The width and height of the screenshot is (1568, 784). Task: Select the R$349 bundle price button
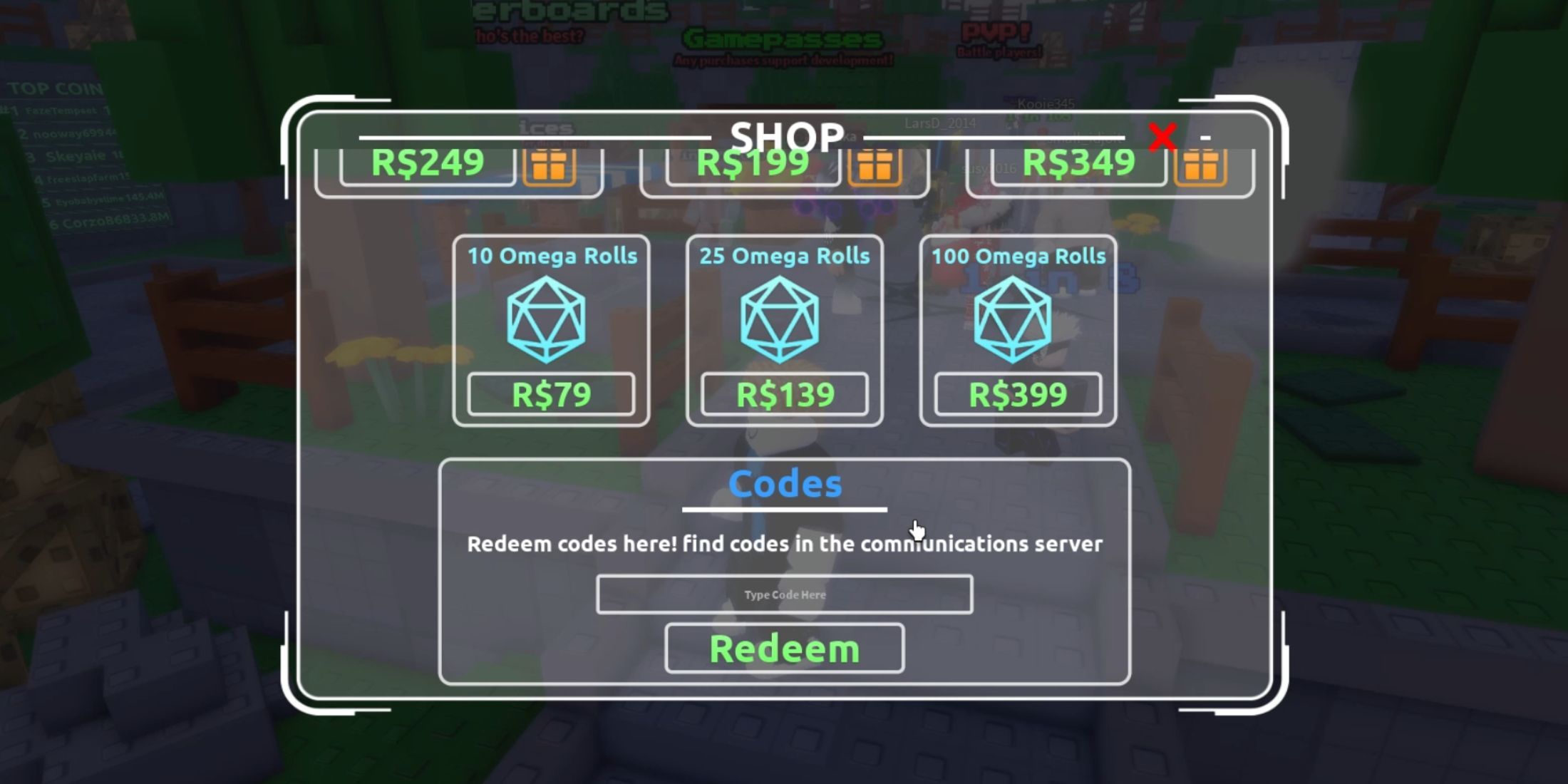pyautogui.click(x=1076, y=163)
